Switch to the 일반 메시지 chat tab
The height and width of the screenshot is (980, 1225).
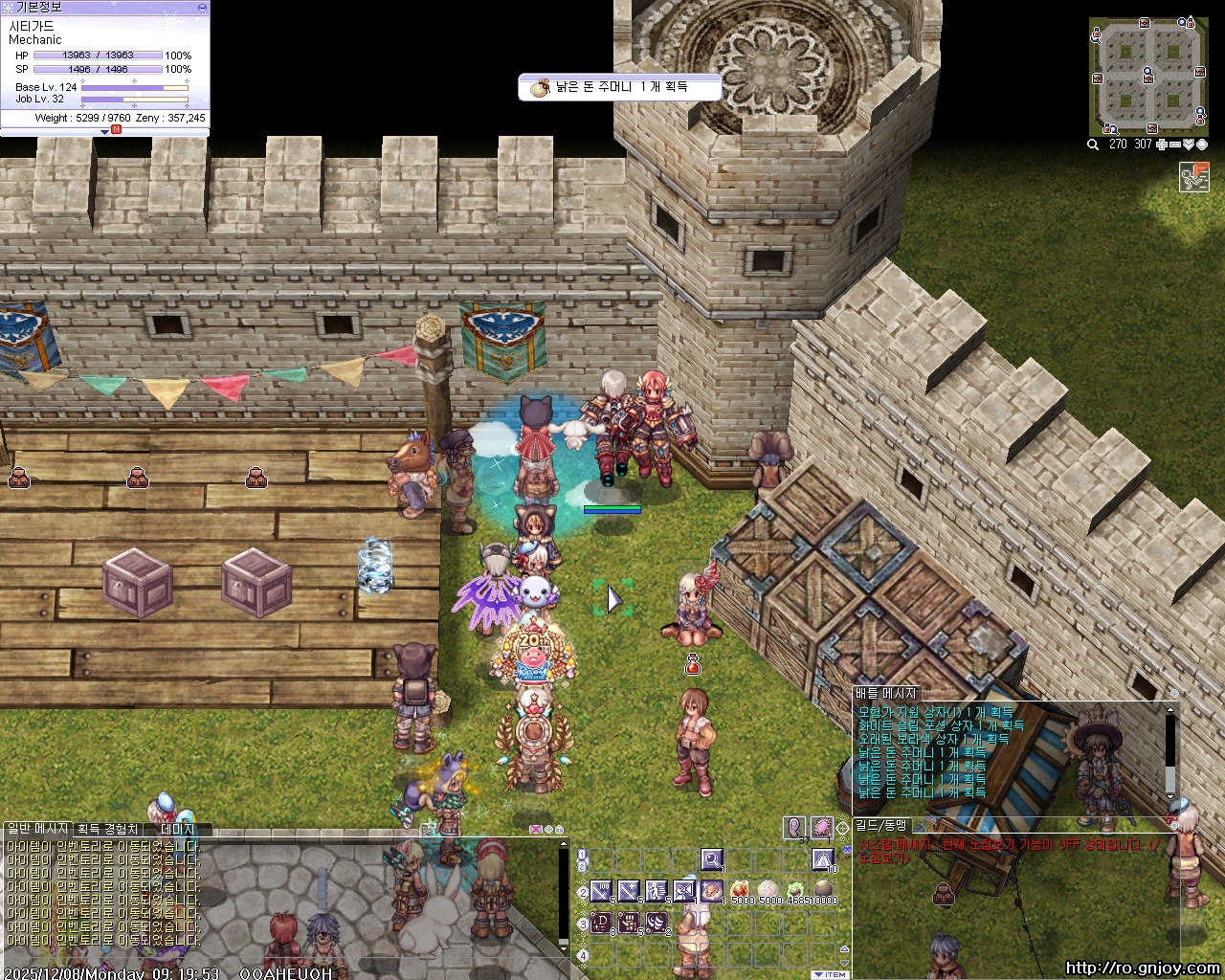pos(37,829)
